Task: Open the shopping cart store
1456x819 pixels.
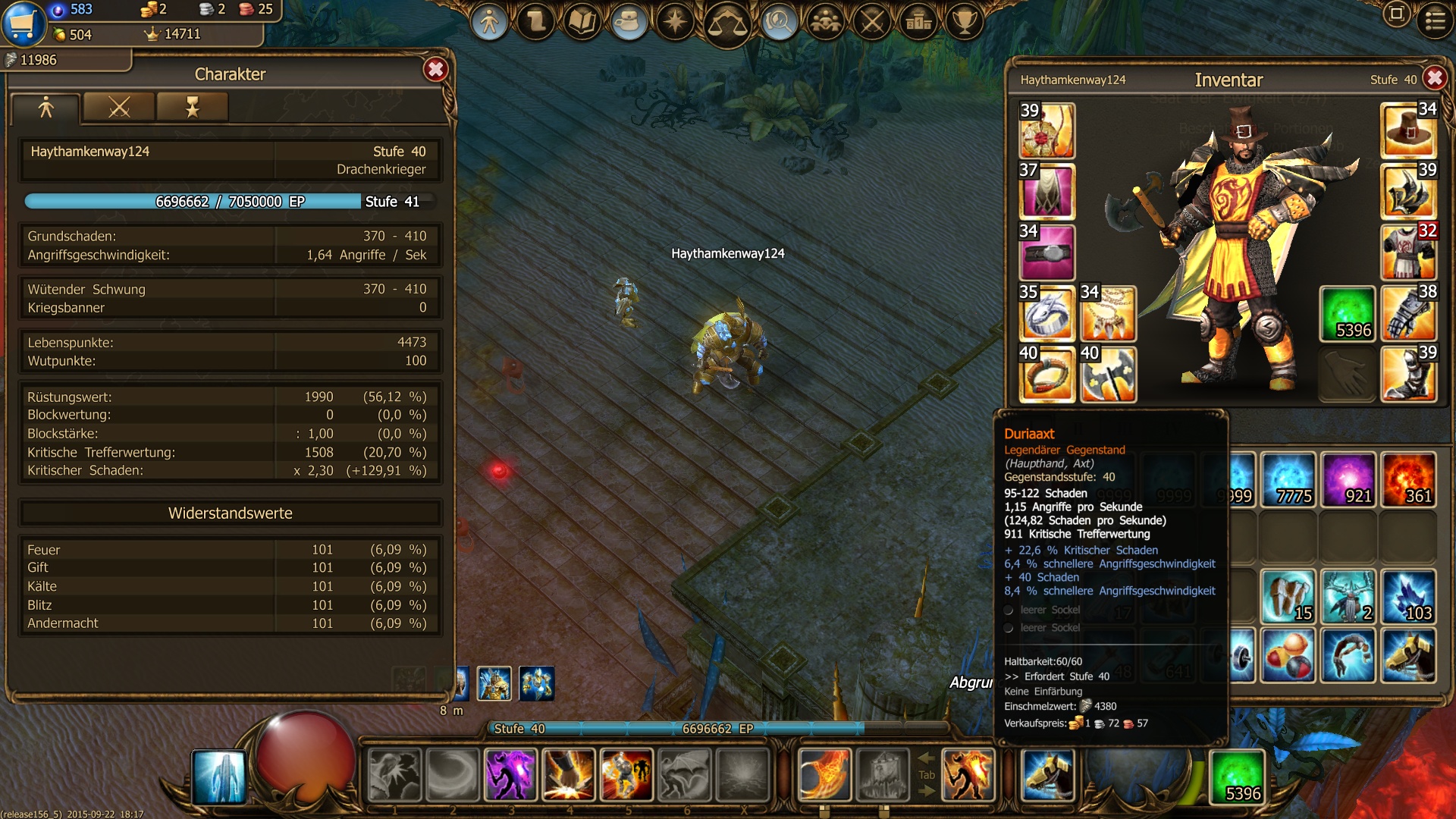Action: tap(22, 23)
